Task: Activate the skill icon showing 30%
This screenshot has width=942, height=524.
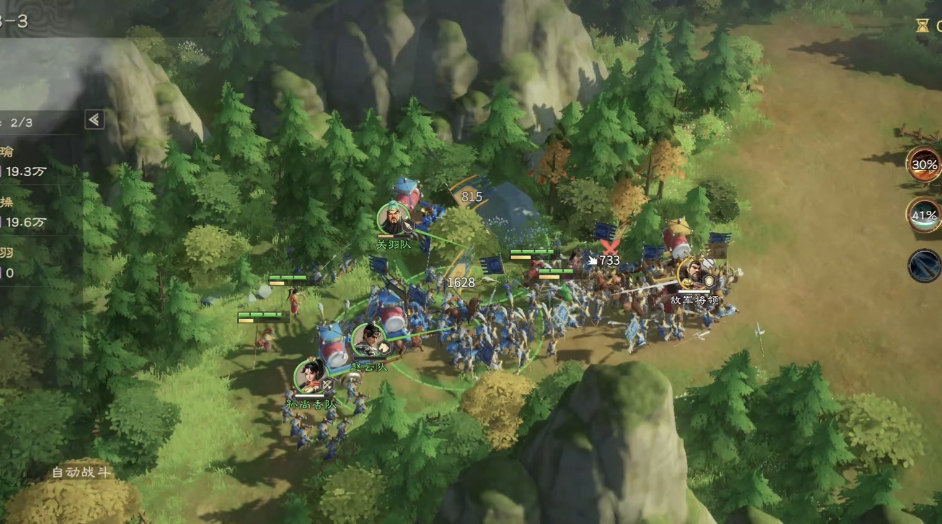Action: click(x=923, y=164)
